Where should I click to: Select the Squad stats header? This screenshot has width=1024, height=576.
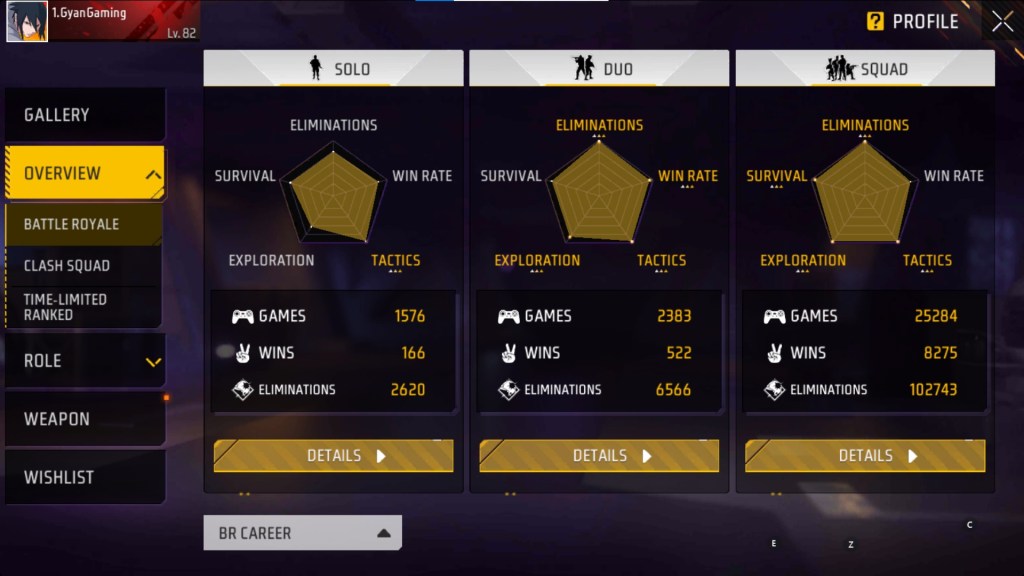pyautogui.click(x=865, y=68)
